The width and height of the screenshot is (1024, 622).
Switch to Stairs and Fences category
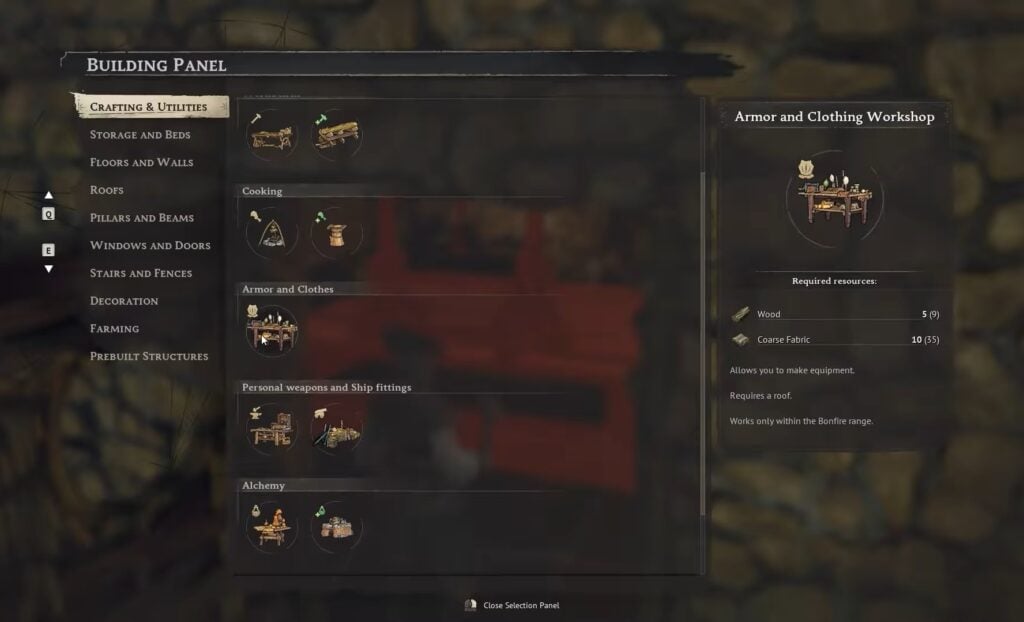141,273
